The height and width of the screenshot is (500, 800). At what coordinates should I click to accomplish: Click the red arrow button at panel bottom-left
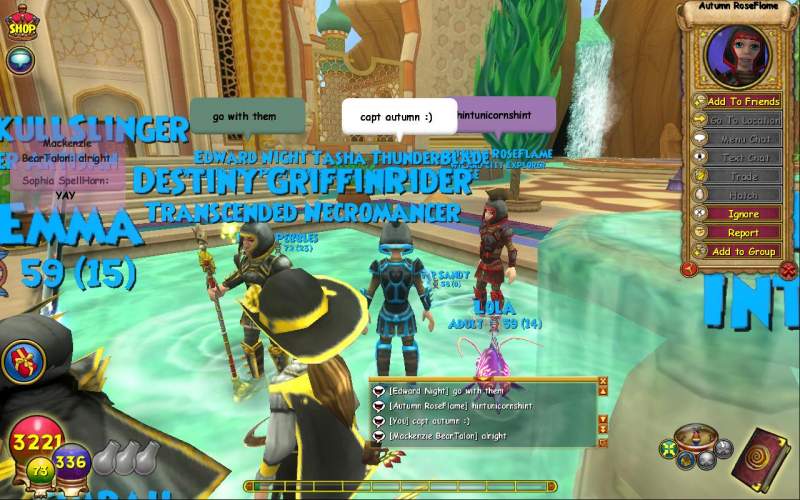[x=689, y=269]
